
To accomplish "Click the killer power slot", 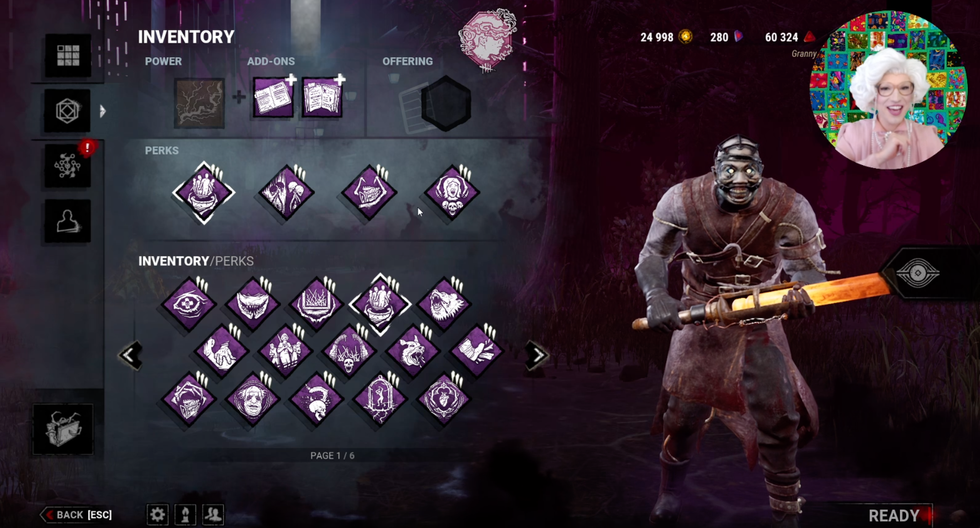I will click(199, 103).
